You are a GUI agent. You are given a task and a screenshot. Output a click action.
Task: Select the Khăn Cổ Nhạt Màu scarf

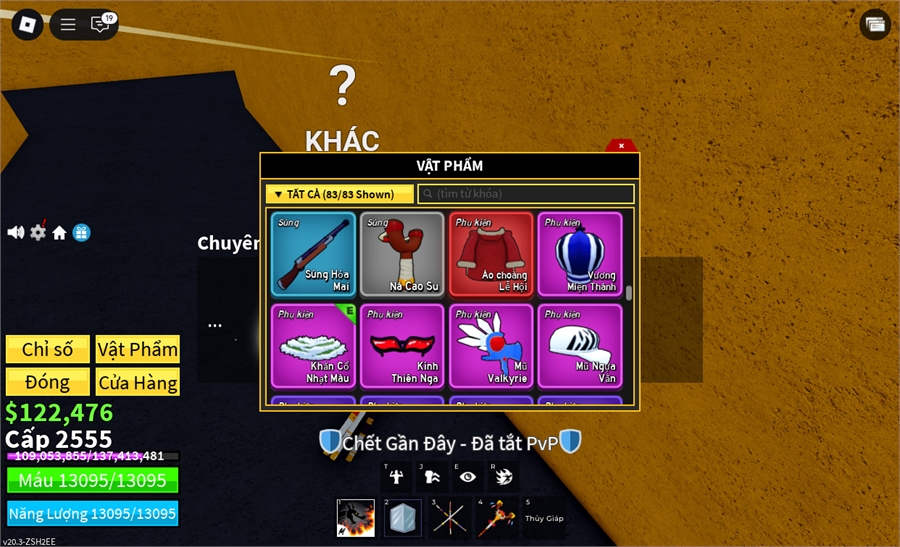click(x=313, y=345)
